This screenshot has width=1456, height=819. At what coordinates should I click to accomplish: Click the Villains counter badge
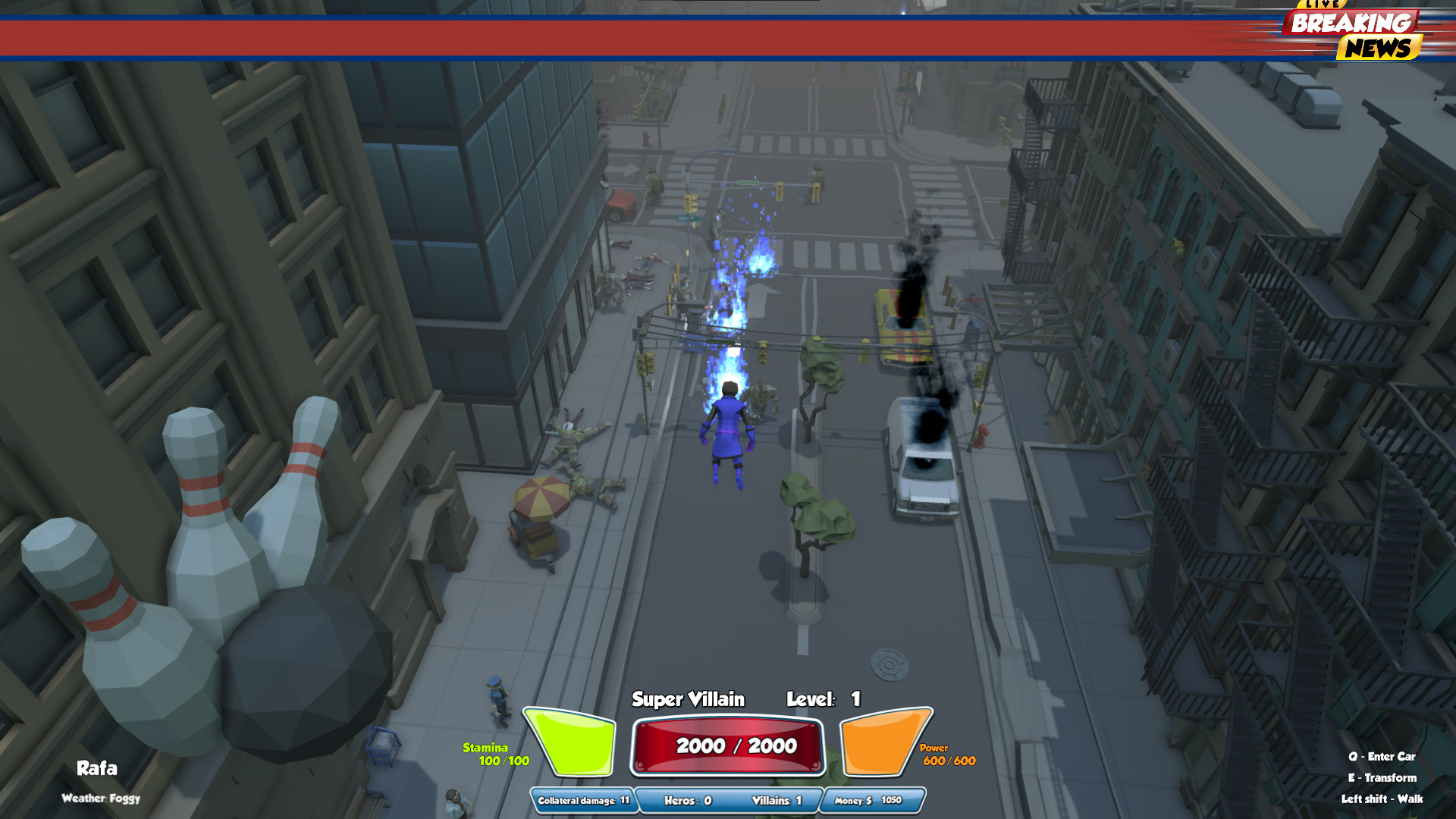pos(778,800)
